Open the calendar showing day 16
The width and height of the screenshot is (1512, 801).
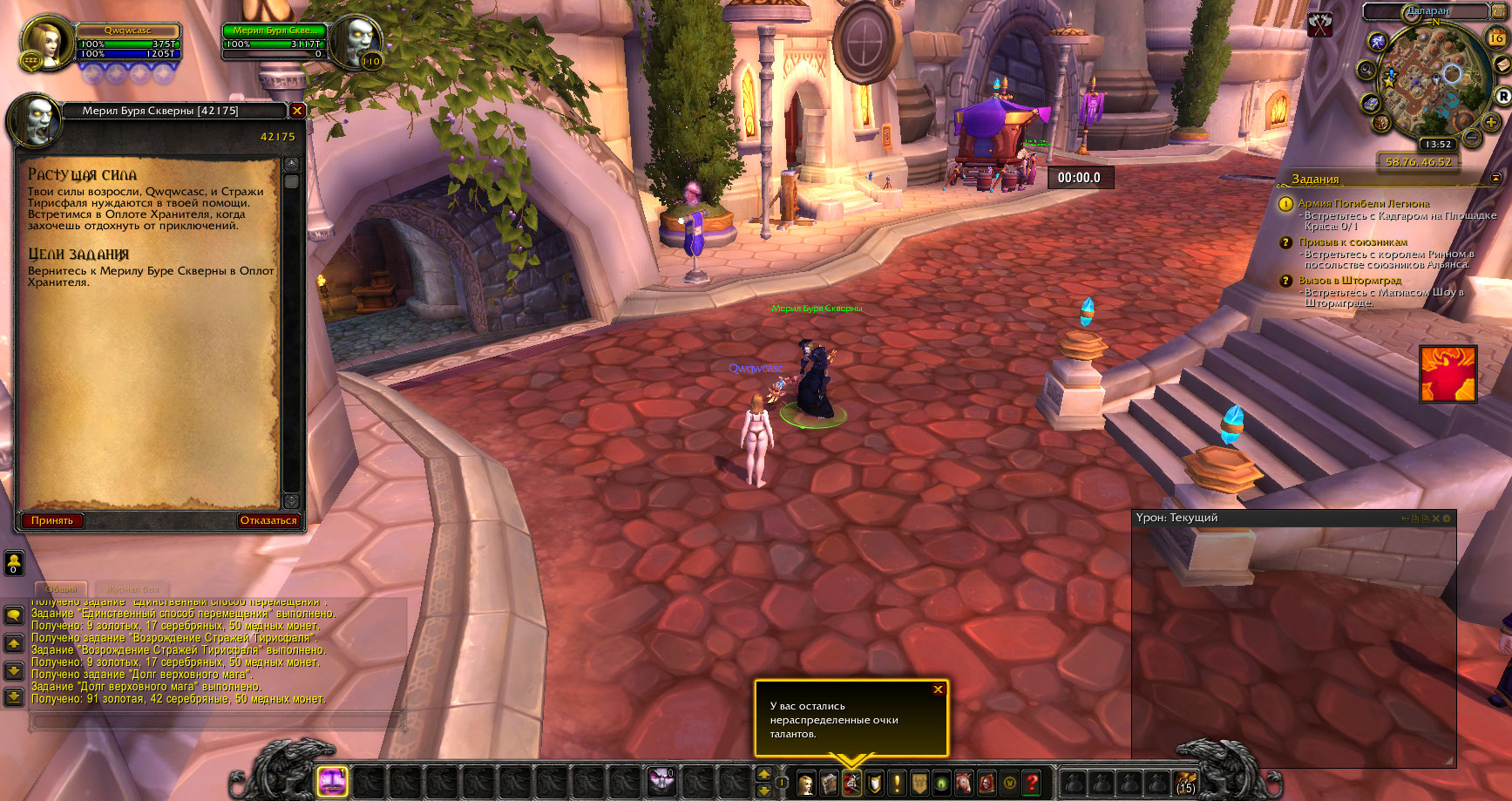point(1495,37)
